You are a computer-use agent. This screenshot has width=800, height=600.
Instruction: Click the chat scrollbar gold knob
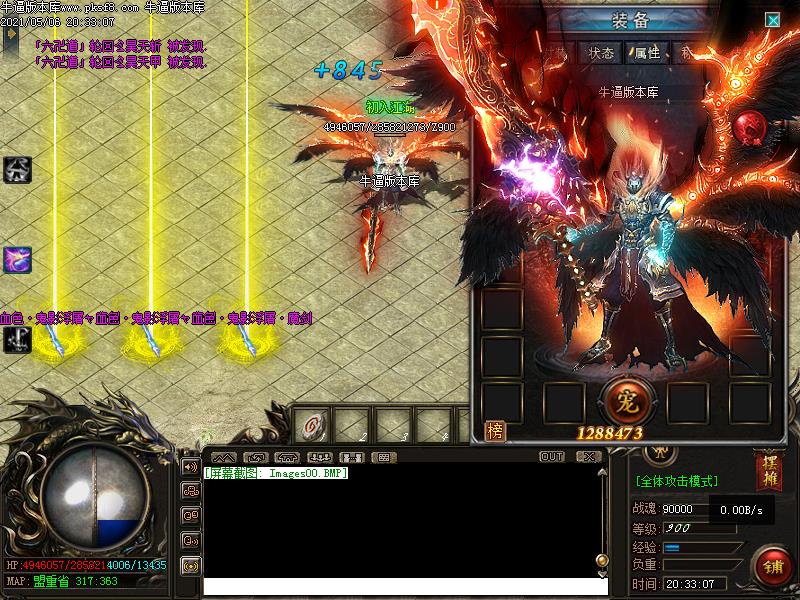click(x=601, y=561)
